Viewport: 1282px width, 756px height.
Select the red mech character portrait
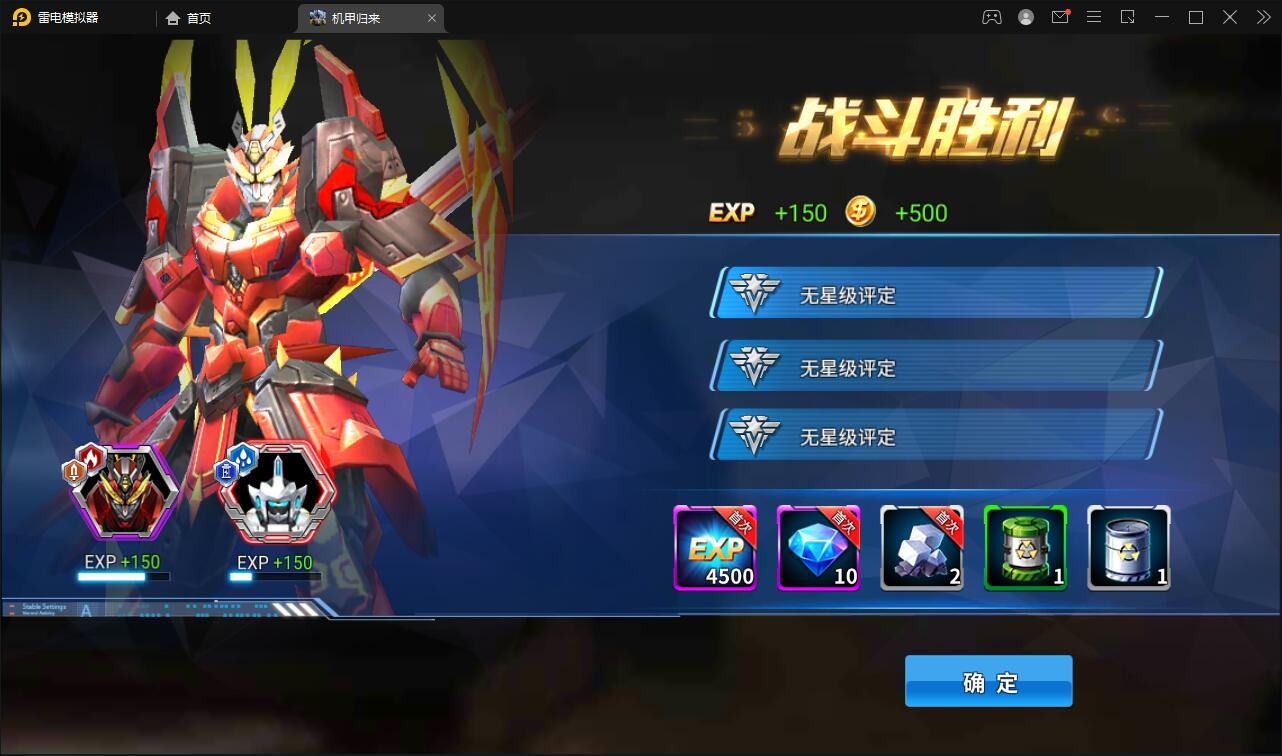coord(124,490)
